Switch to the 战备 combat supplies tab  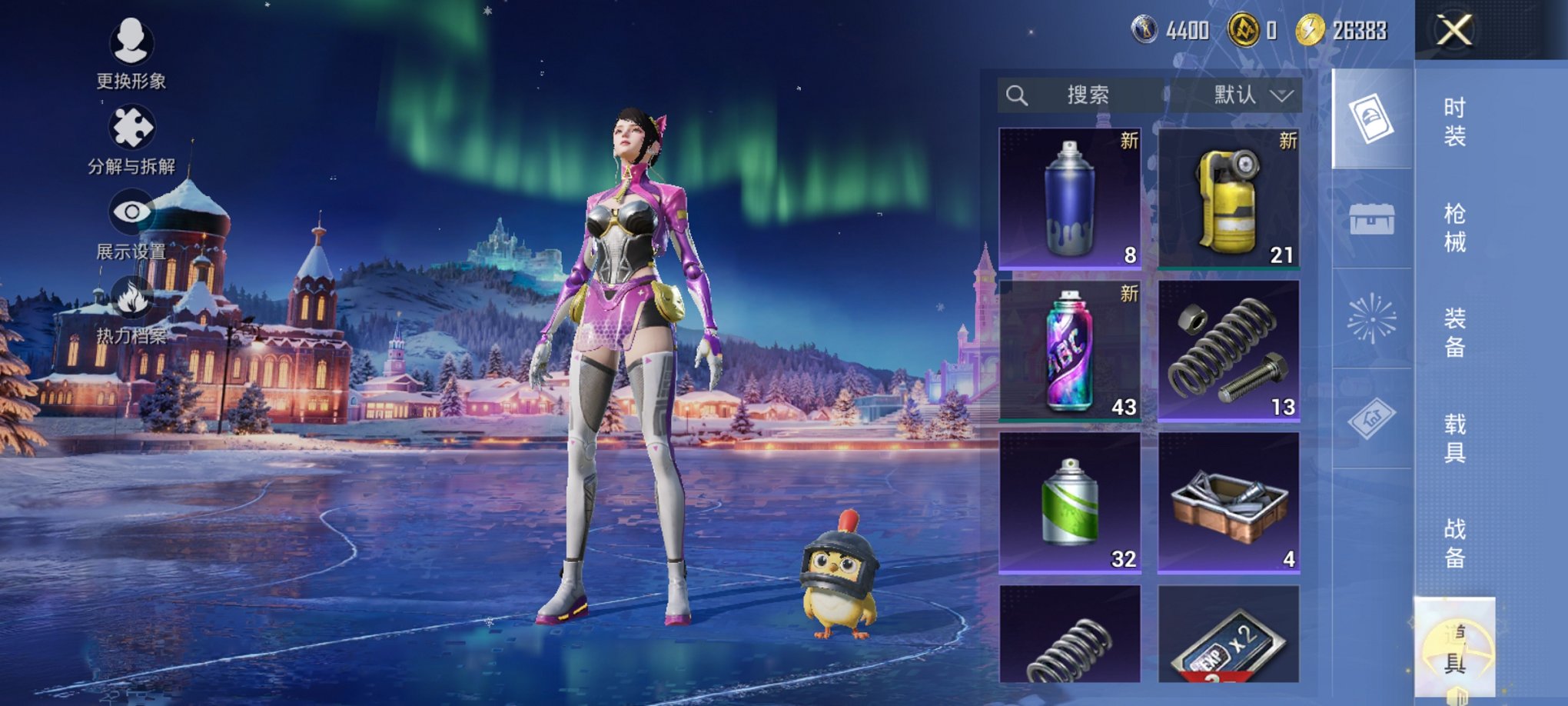pyautogui.click(x=1454, y=543)
